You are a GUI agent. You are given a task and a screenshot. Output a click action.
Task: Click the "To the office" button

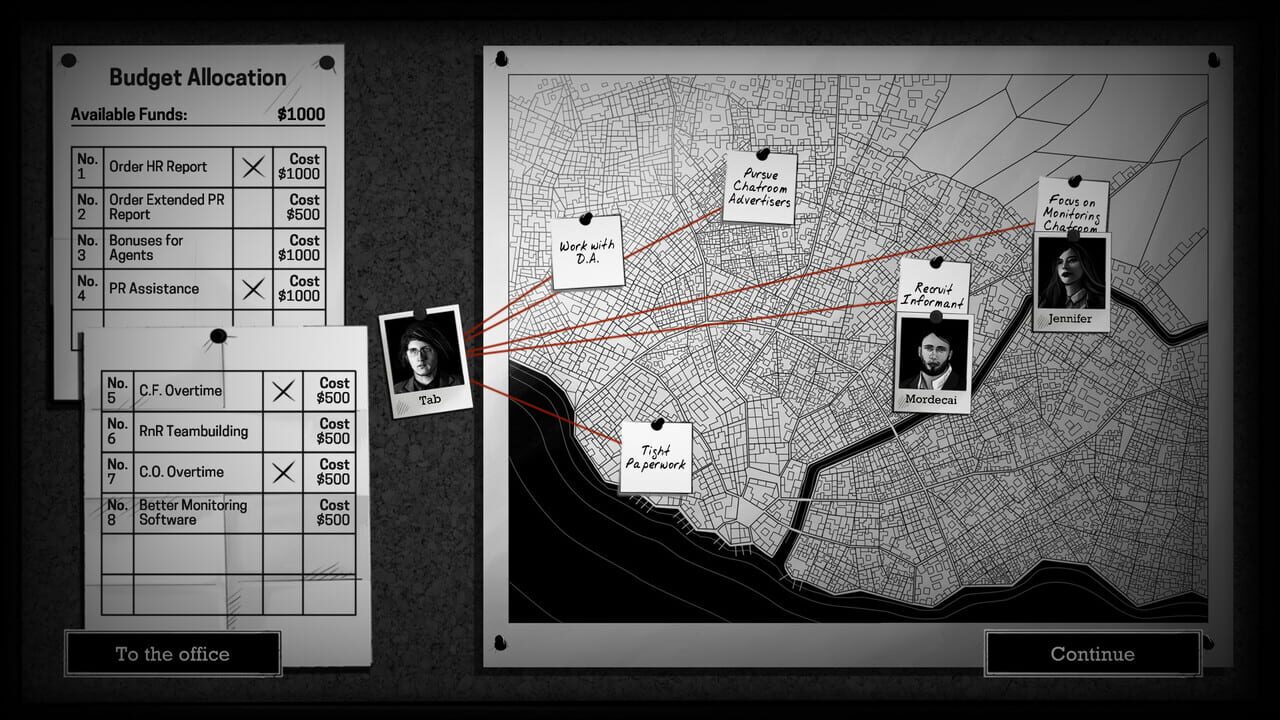pos(172,654)
